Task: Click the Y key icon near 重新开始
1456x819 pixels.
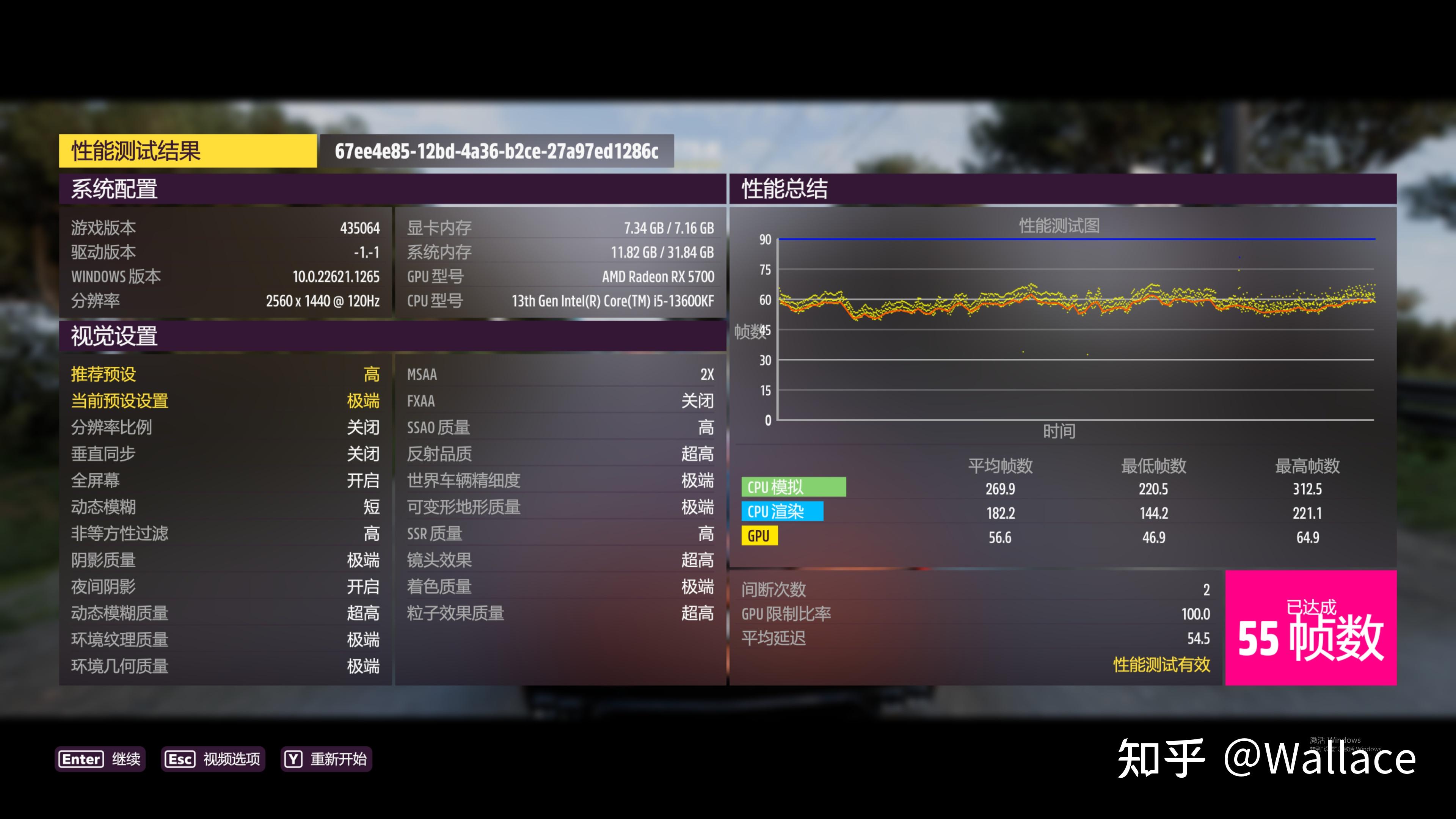Action: (293, 759)
